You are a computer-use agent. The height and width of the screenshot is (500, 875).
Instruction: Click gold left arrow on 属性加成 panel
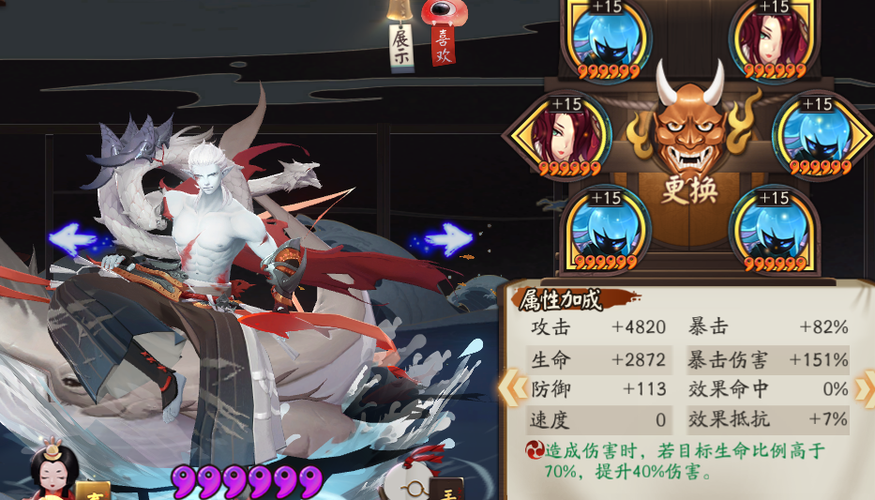click(x=512, y=386)
